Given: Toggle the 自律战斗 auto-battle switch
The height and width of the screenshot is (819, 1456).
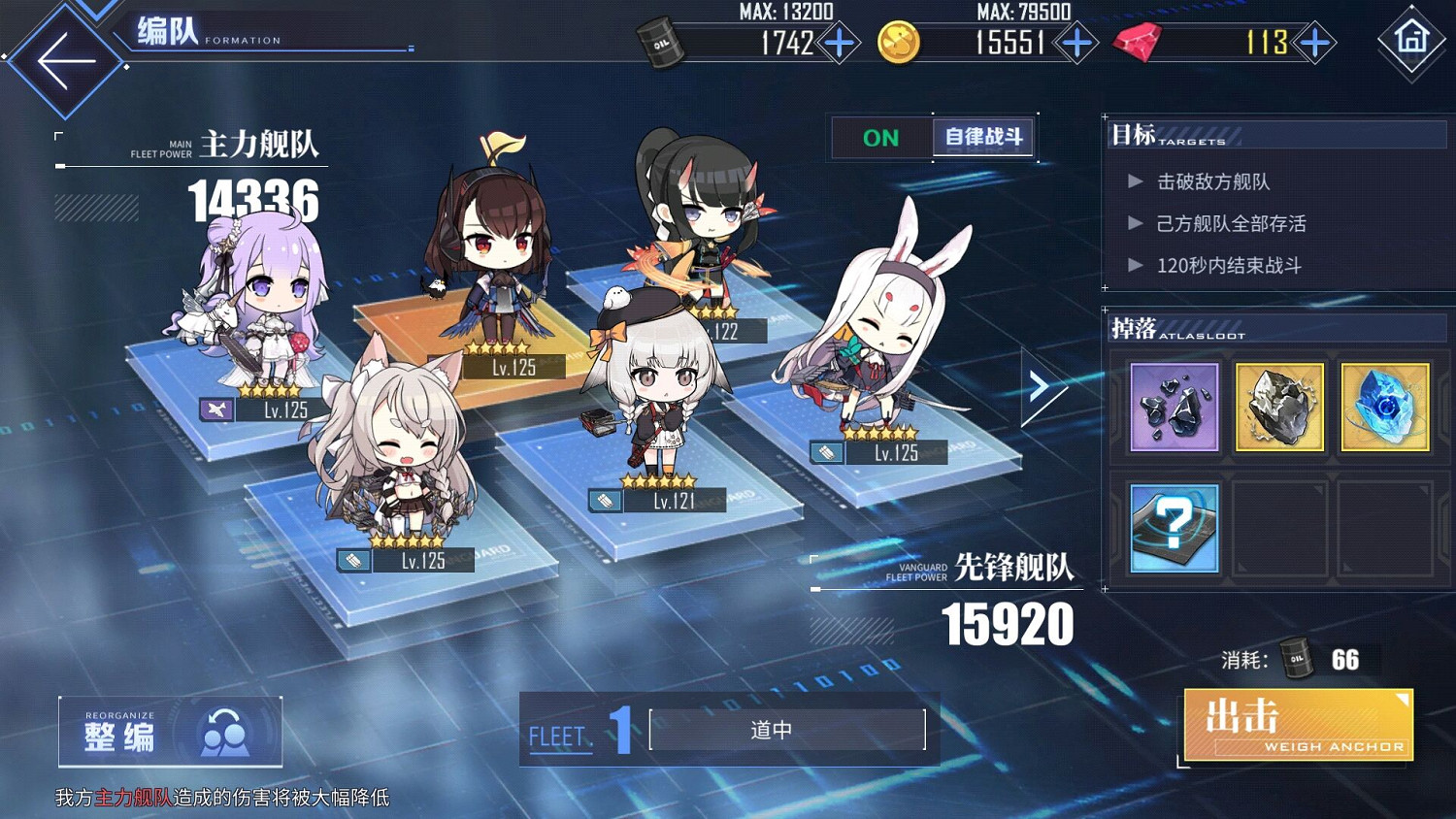Looking at the screenshot, I should pyautogui.click(x=982, y=137).
